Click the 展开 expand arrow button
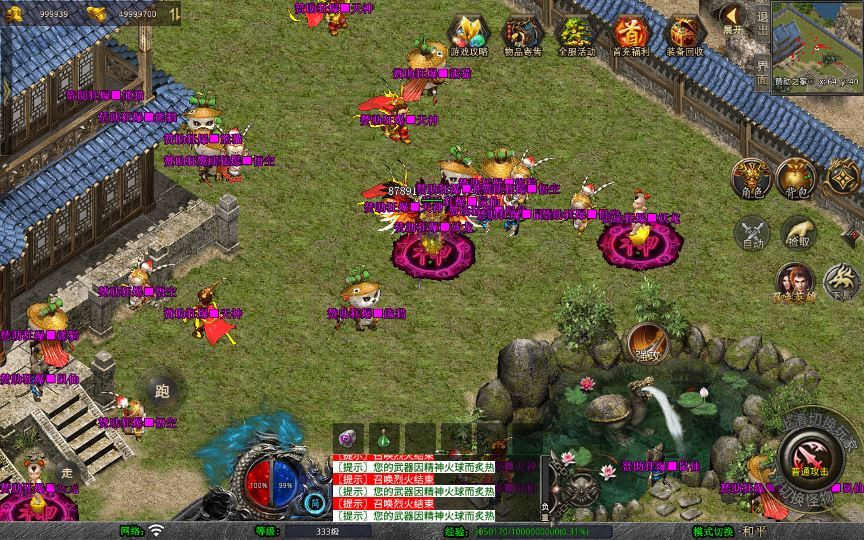The width and height of the screenshot is (864, 540). point(733,18)
